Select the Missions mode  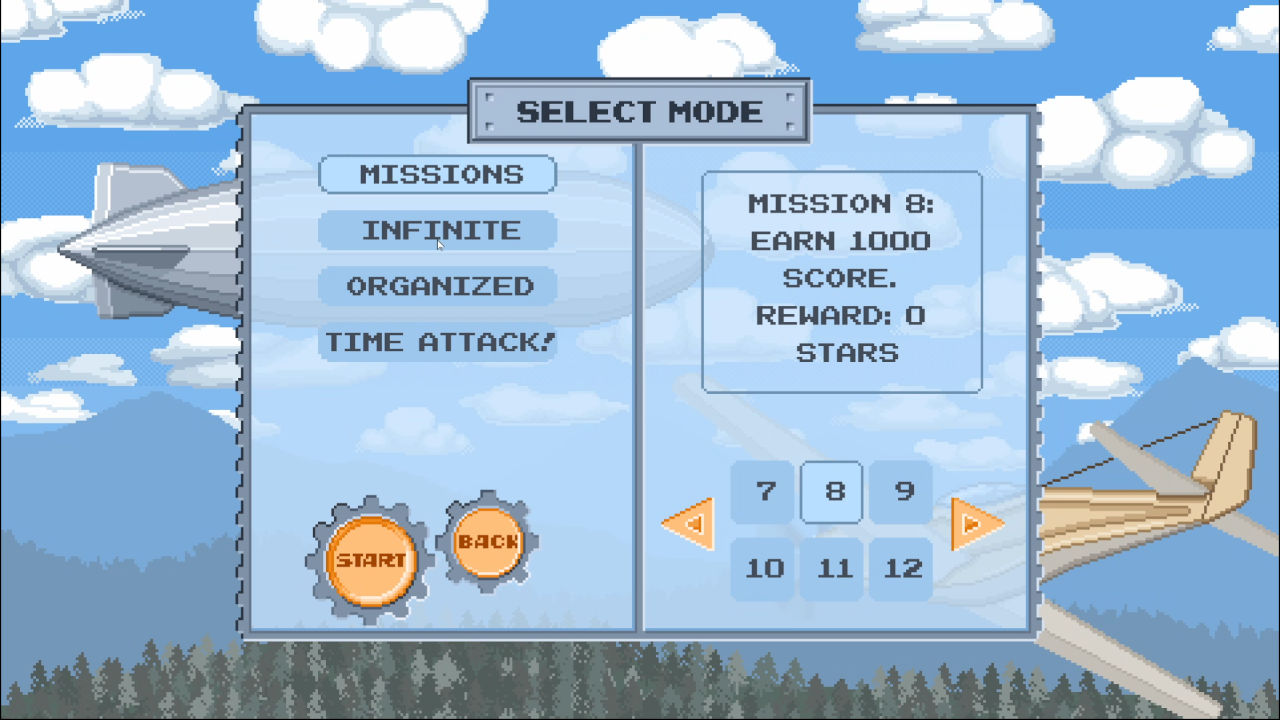[x=438, y=174]
